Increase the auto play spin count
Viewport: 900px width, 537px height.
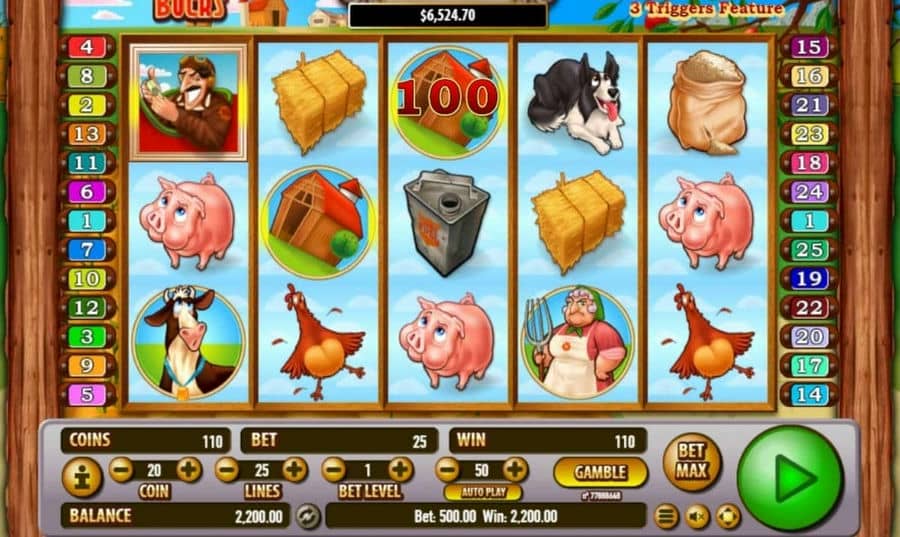(515, 469)
